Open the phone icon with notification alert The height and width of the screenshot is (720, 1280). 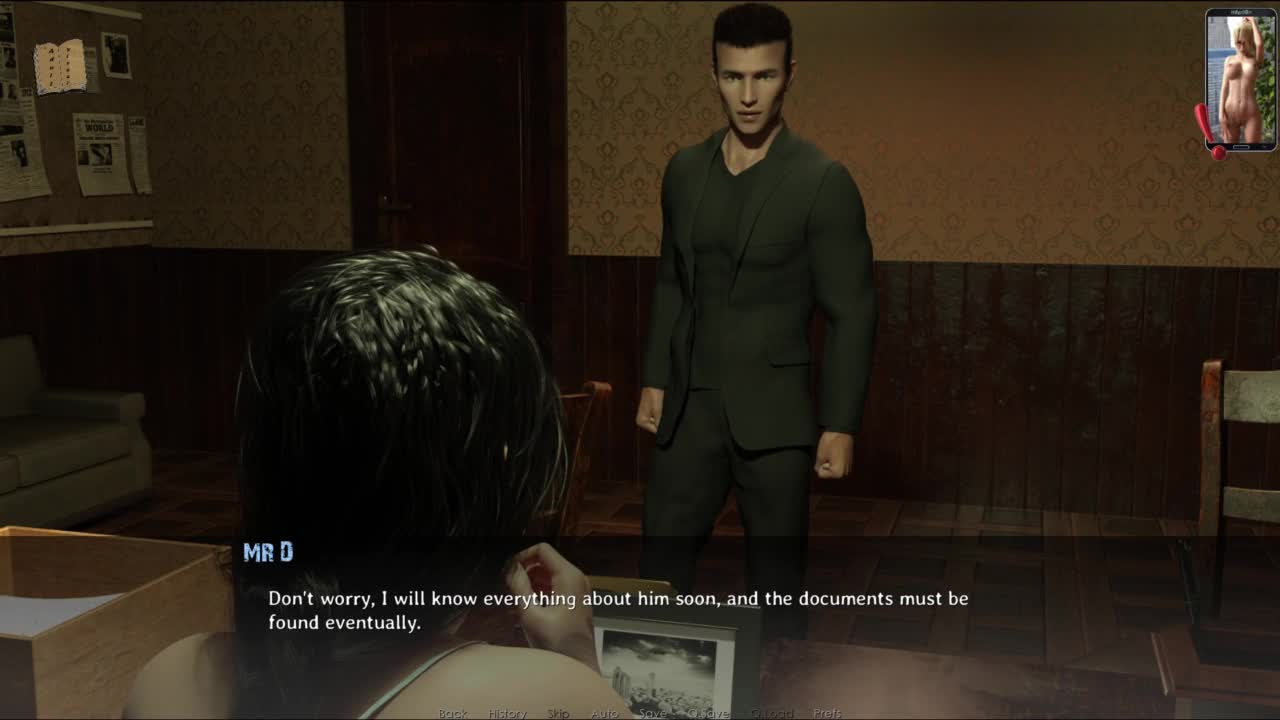point(1239,80)
